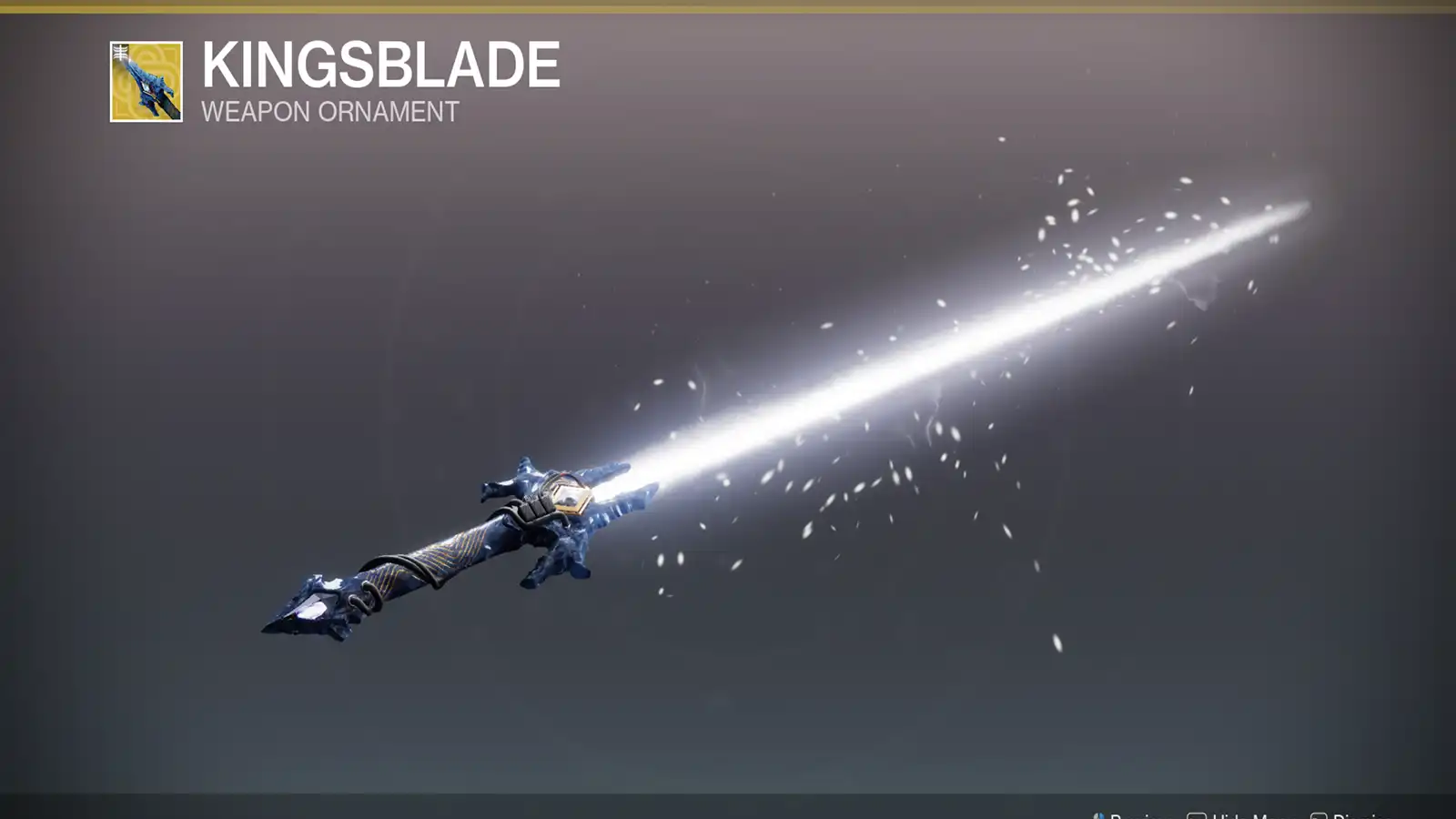Click the square button glyph beside Hide Menu
1456x819 pixels.
point(1199,815)
